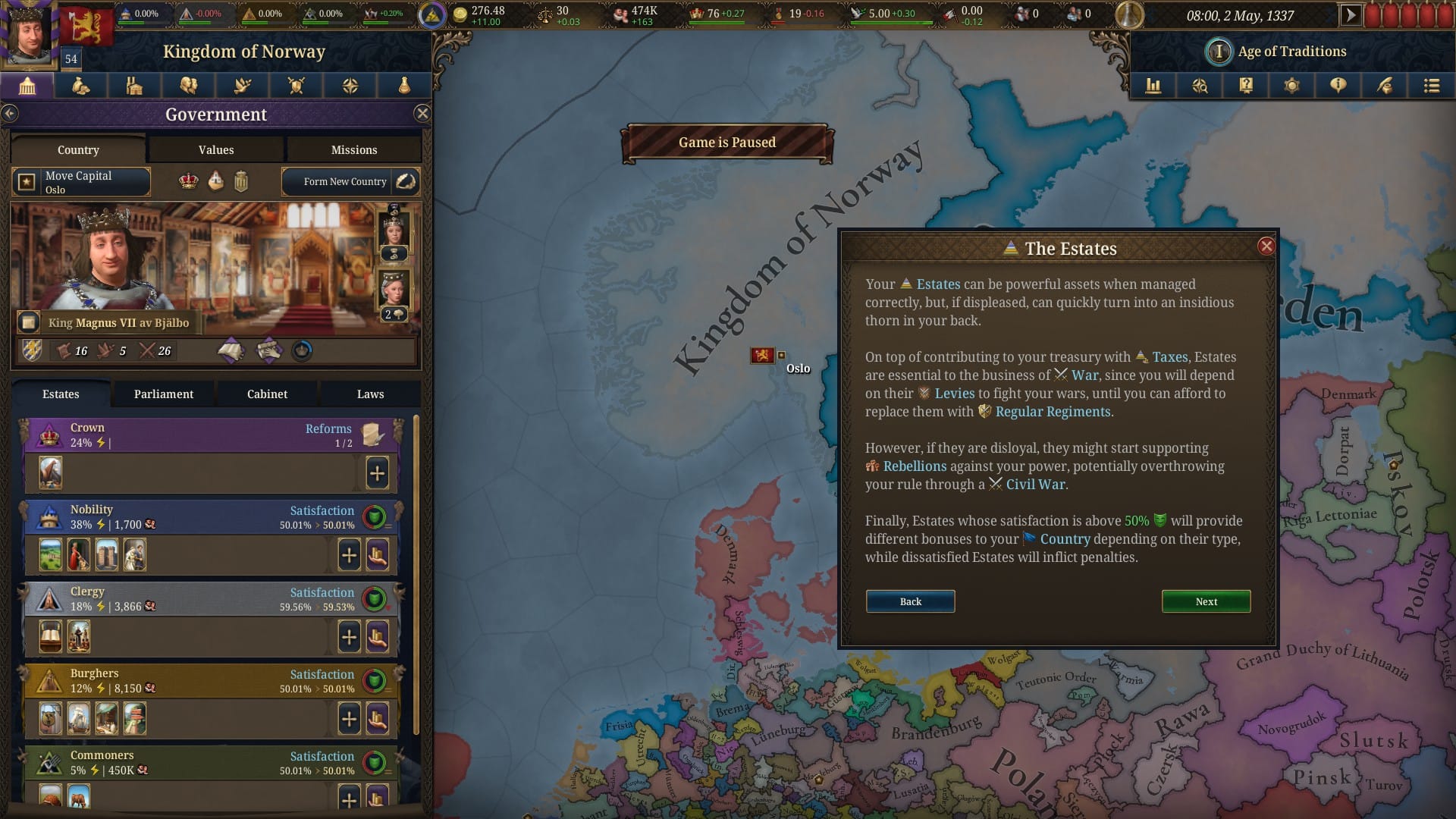1456x819 pixels.
Task: Go Back in The Estates tutorial
Action: click(910, 601)
